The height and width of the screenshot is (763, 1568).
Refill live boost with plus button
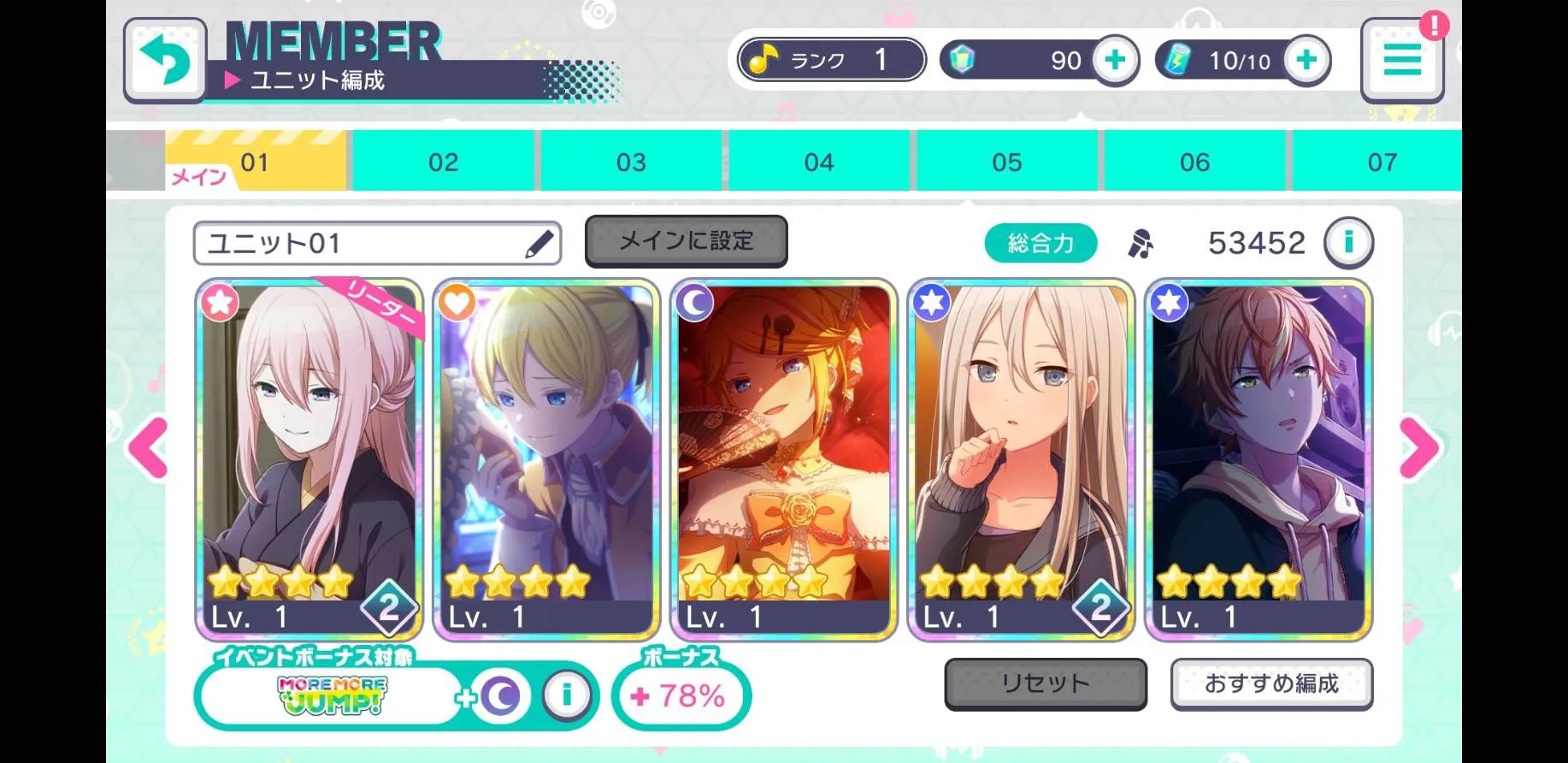point(1306,61)
